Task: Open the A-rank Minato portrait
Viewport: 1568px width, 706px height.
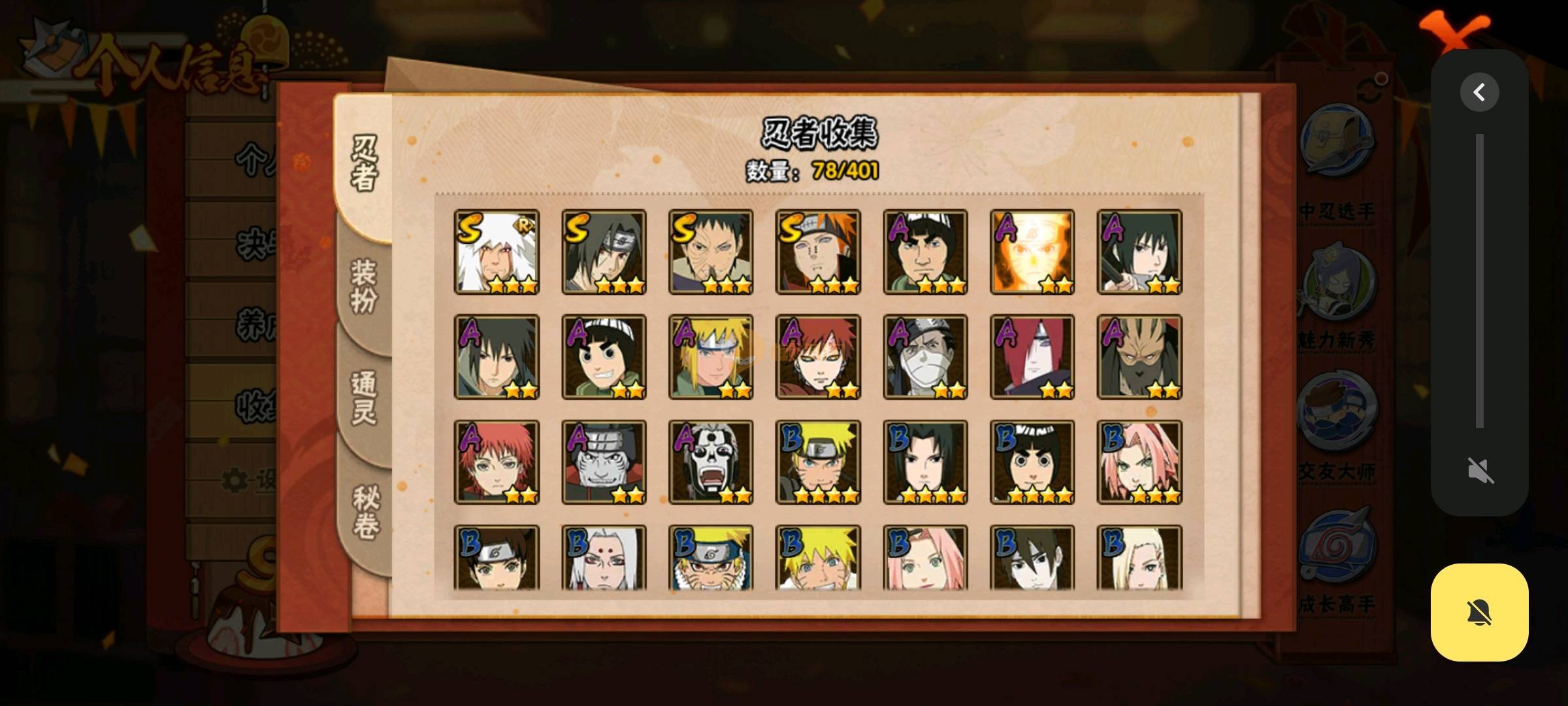Action: [711, 357]
